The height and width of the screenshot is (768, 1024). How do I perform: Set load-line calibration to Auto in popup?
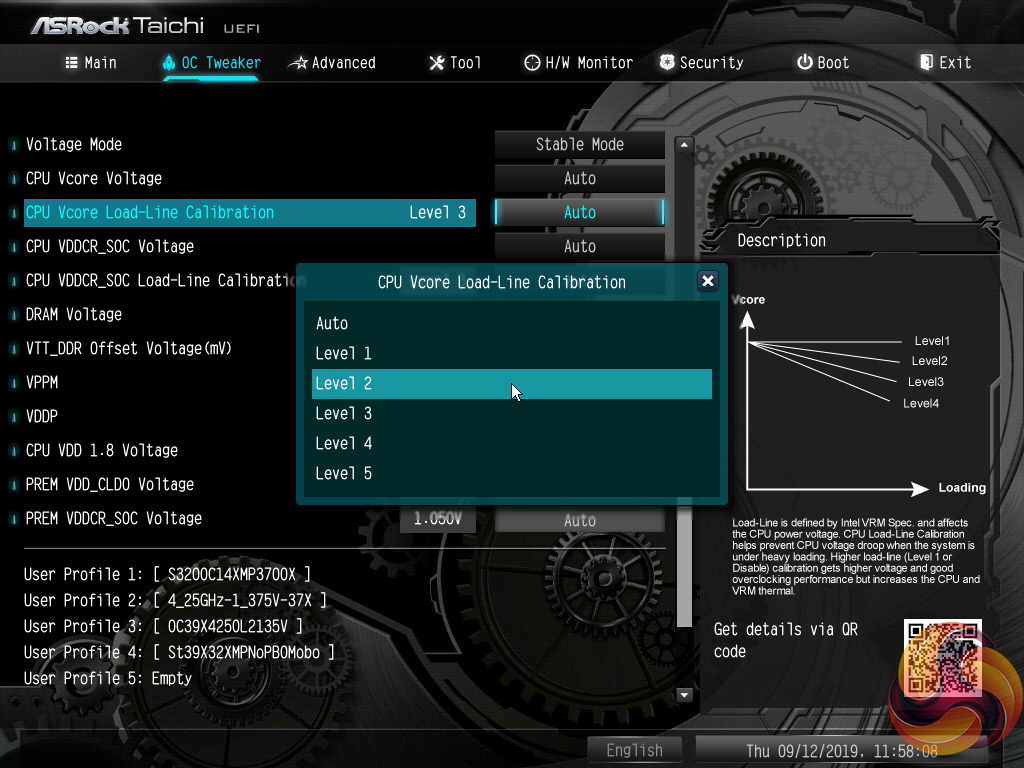pos(332,324)
